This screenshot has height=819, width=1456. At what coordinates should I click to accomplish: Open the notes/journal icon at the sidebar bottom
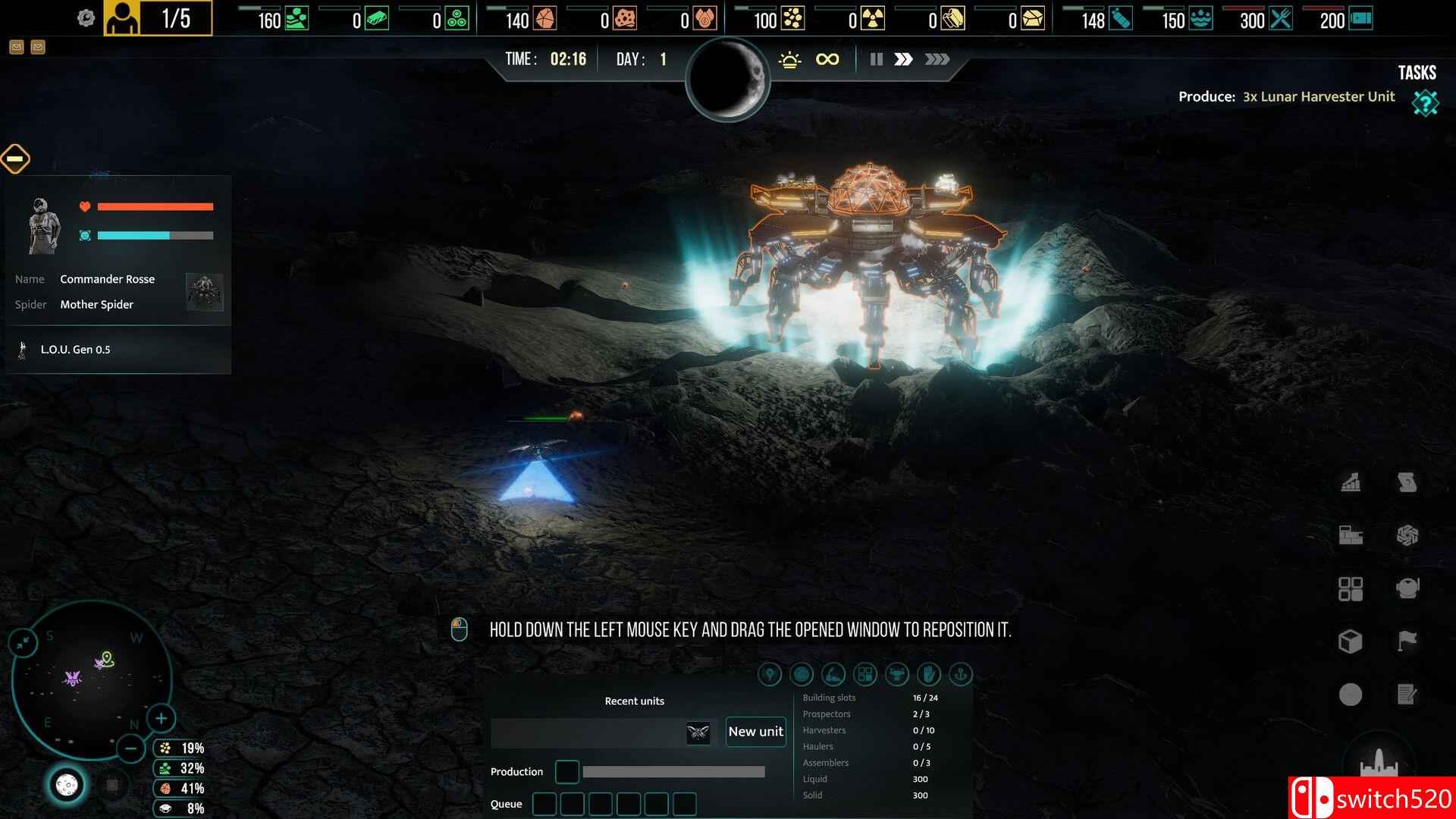click(x=1407, y=691)
